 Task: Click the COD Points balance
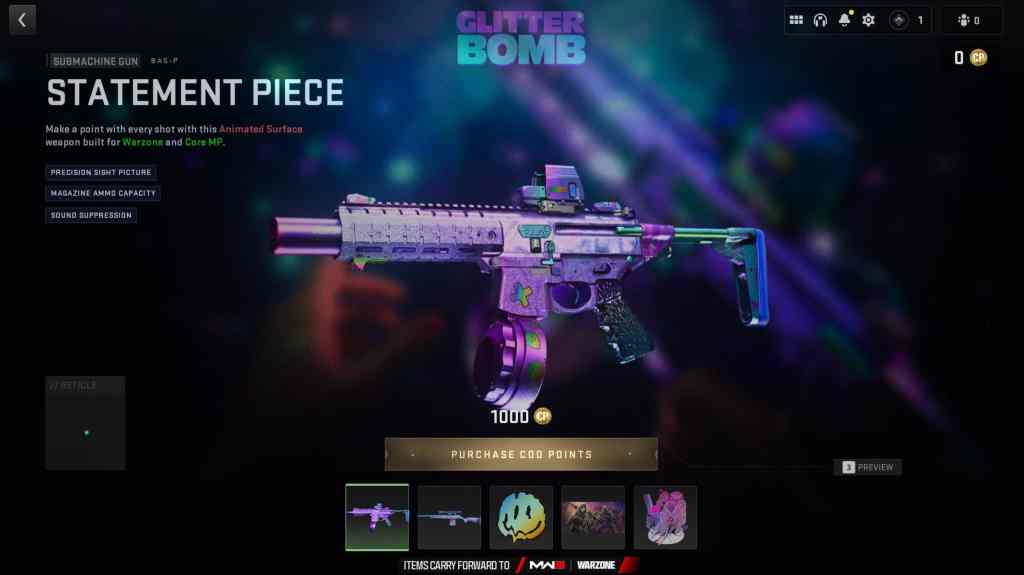pyautogui.click(x=969, y=58)
